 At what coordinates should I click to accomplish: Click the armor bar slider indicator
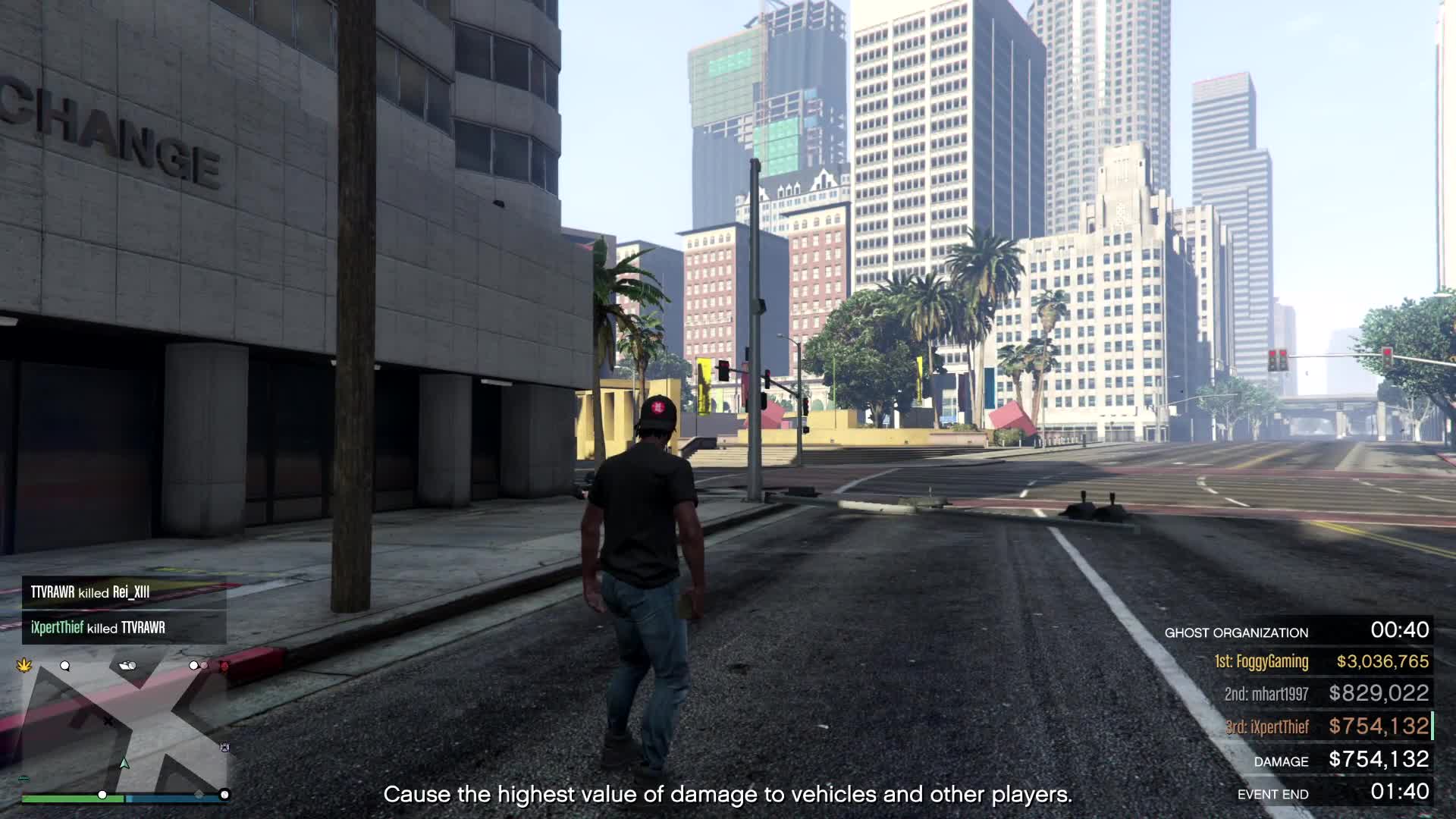[224, 795]
